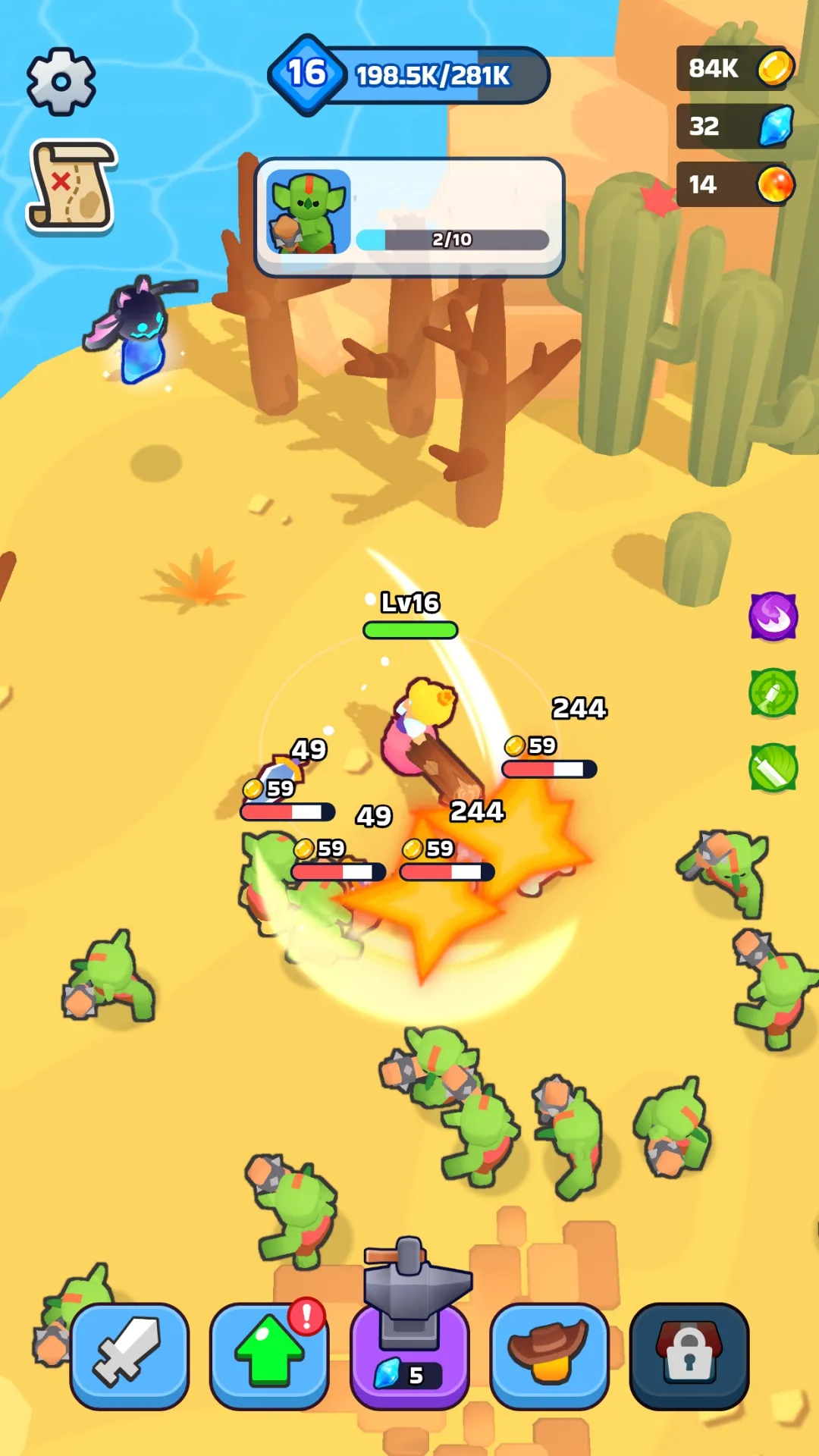819x1456 pixels.
Task: Open the anvil forge button
Action: point(409,1342)
